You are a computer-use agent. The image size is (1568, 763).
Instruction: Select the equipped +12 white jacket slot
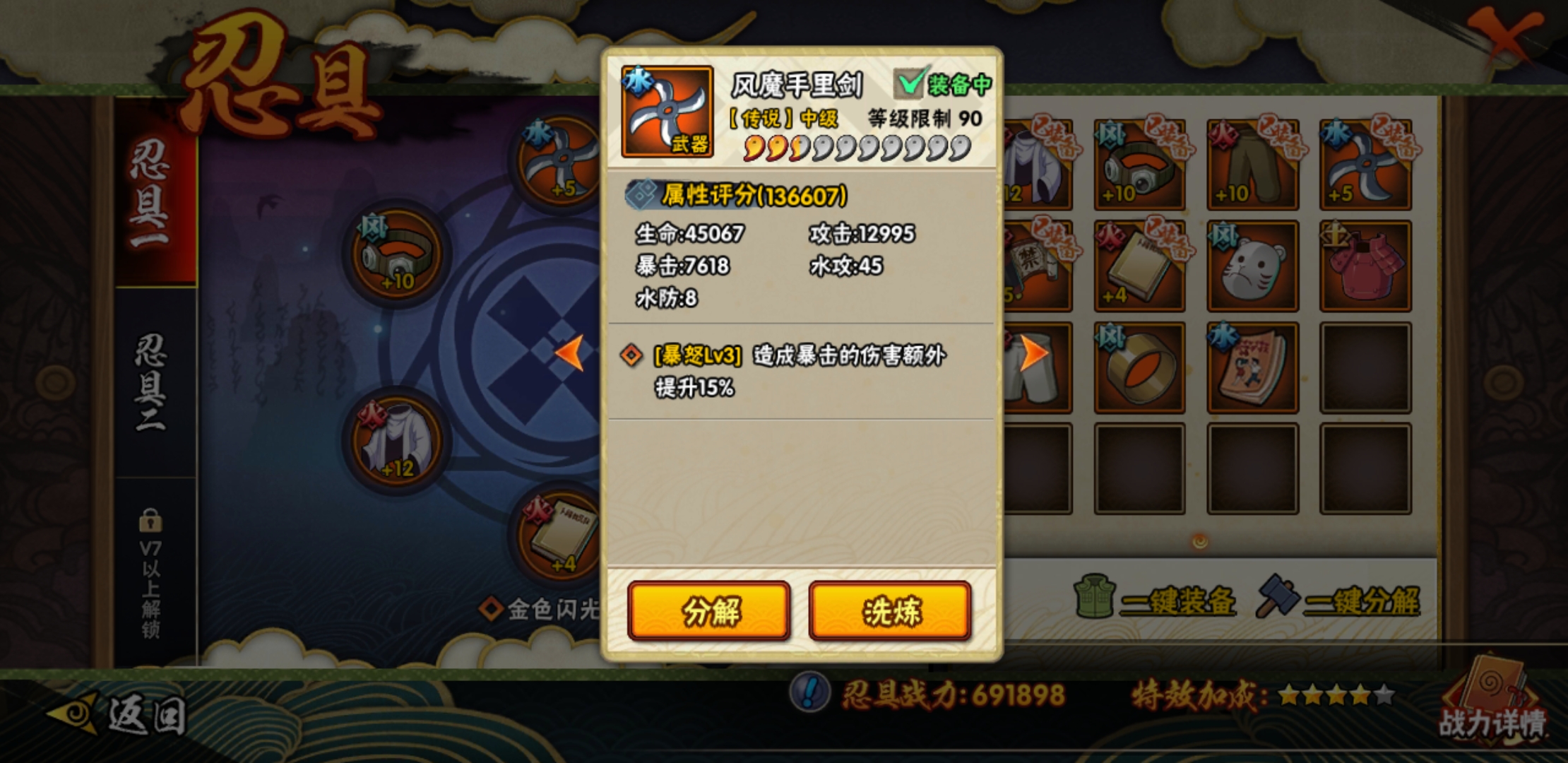[x=396, y=442]
